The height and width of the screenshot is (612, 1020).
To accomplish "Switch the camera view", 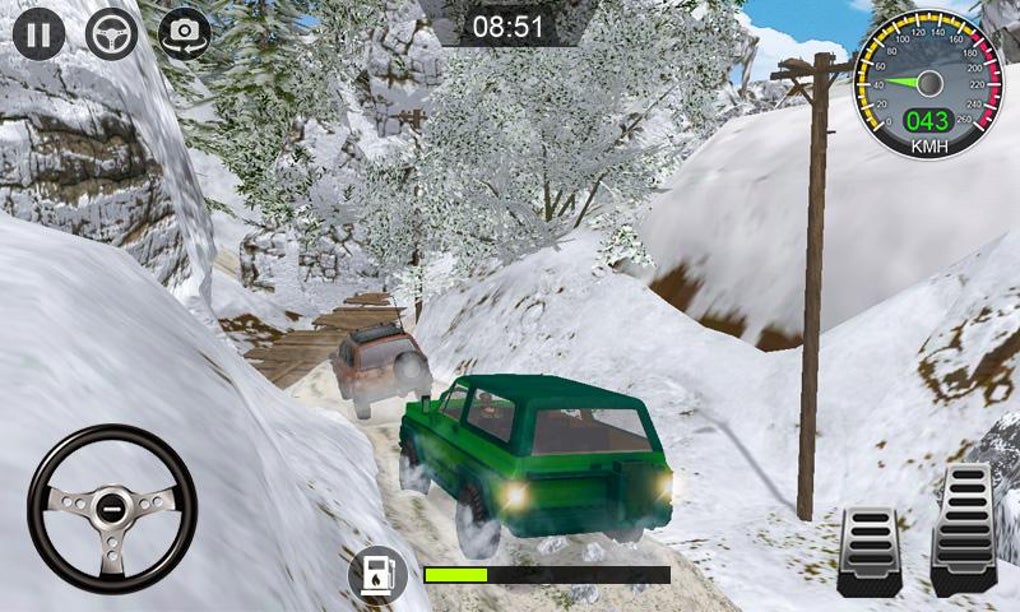I will pos(184,34).
